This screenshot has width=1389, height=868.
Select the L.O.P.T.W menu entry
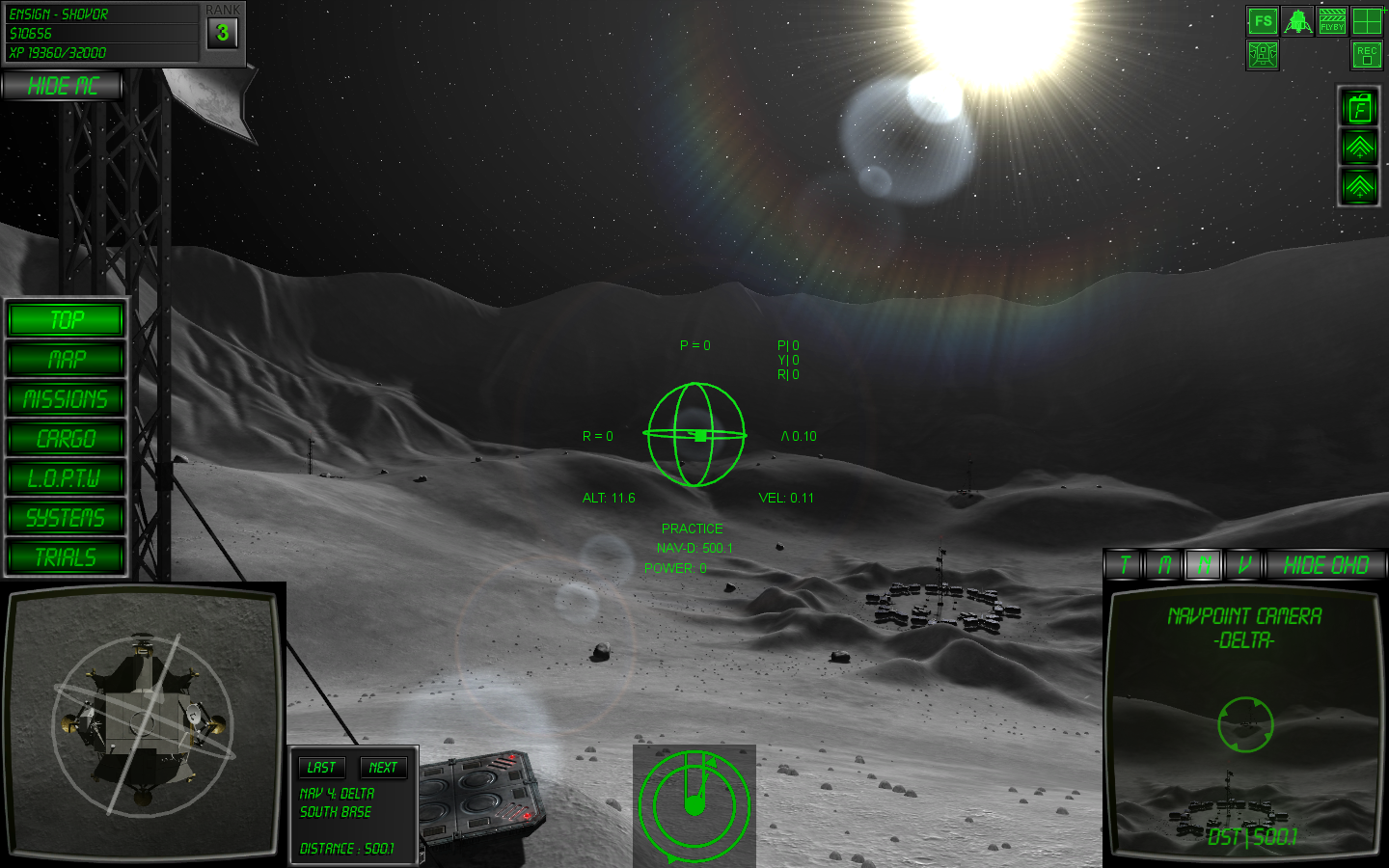66,478
